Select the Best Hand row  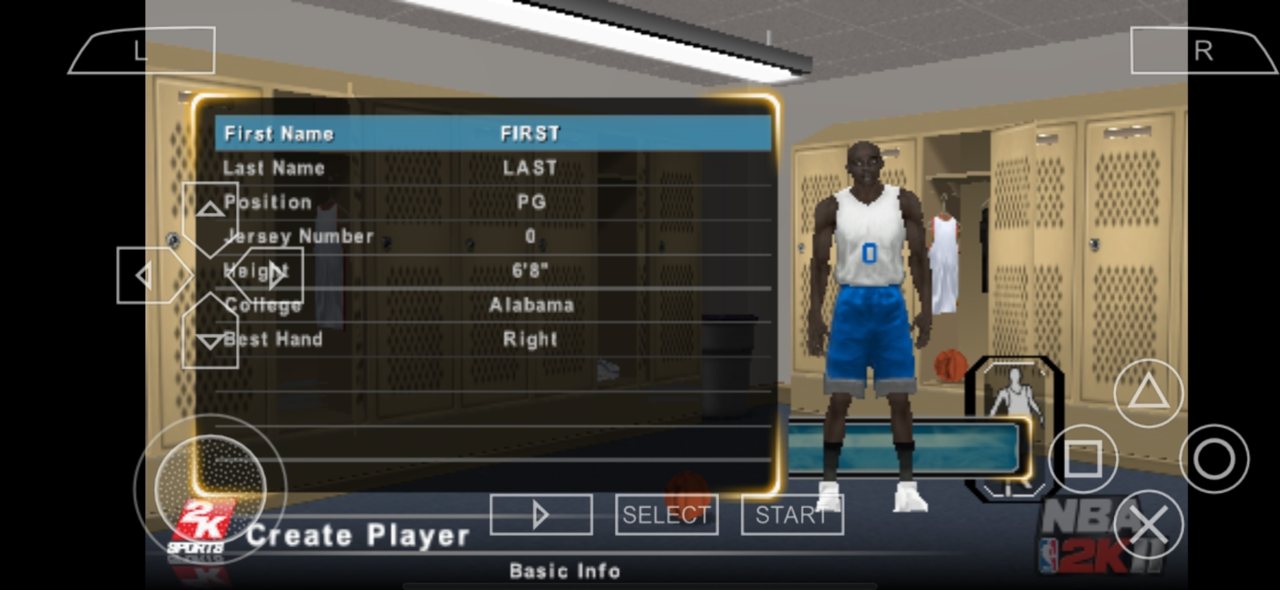(493, 339)
